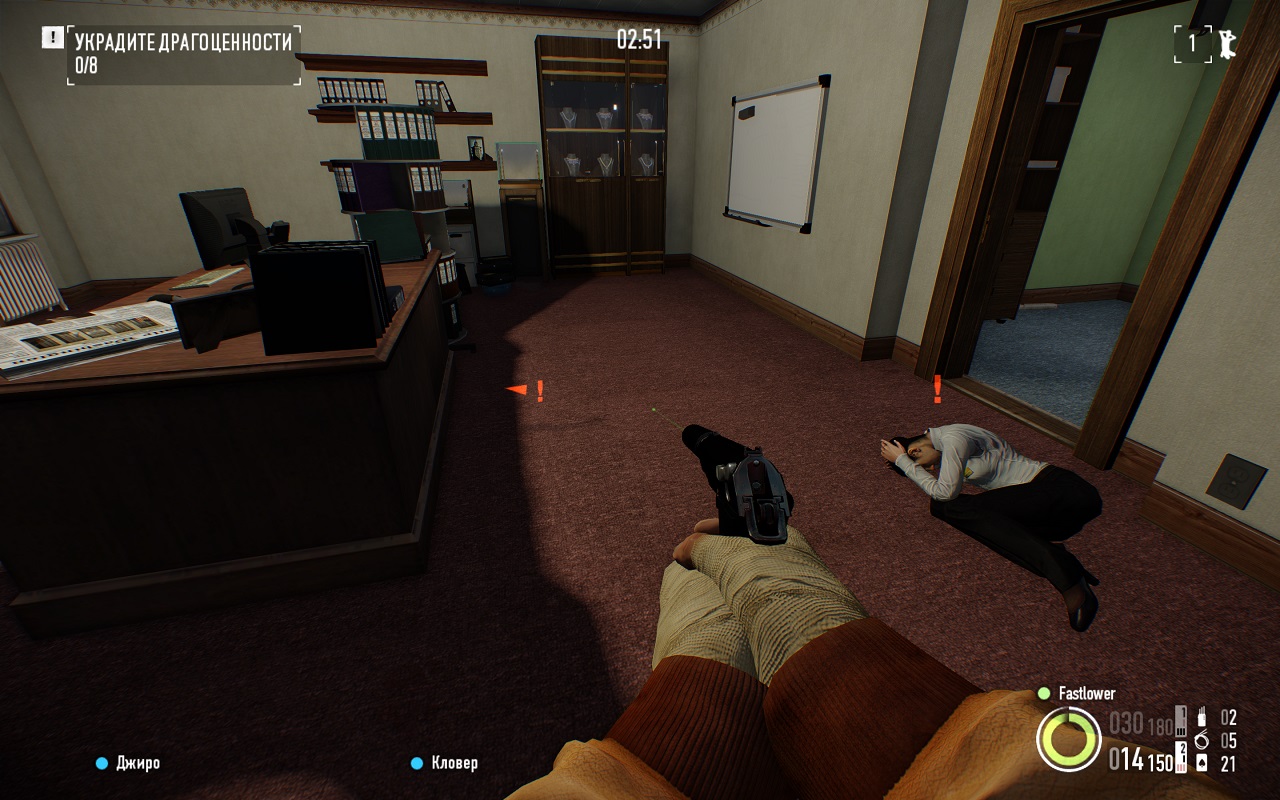This screenshot has height=800, width=1280.
Task: Click the secondary weapon fire mode indicator
Action: [x=1181, y=759]
